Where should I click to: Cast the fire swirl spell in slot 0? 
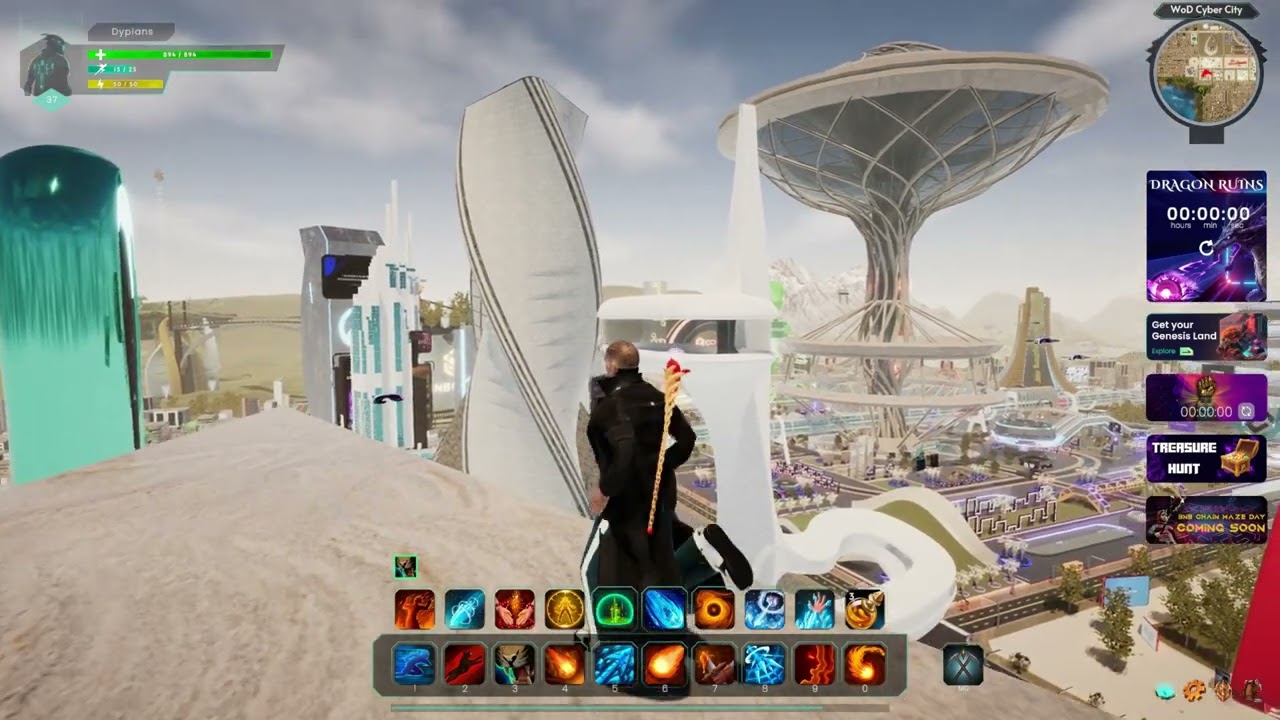[864, 665]
